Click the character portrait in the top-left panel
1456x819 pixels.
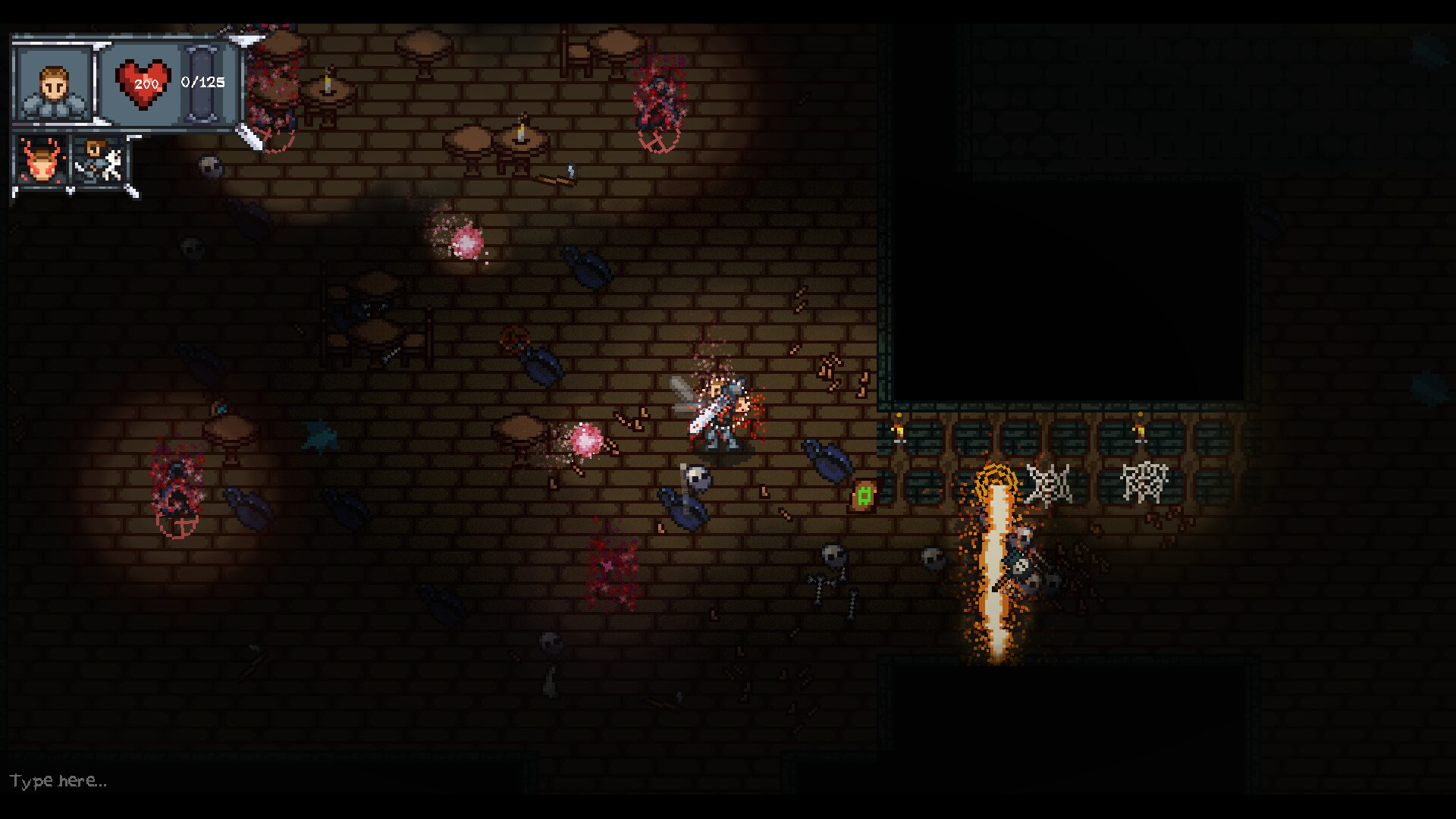click(x=53, y=83)
